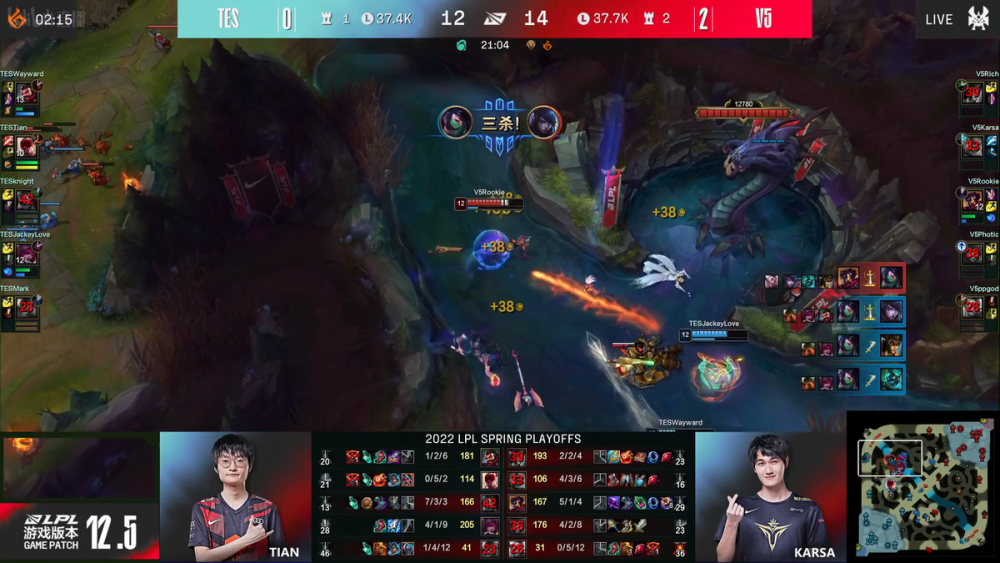
Task: Open the minimap in the corner
Action: 921,485
